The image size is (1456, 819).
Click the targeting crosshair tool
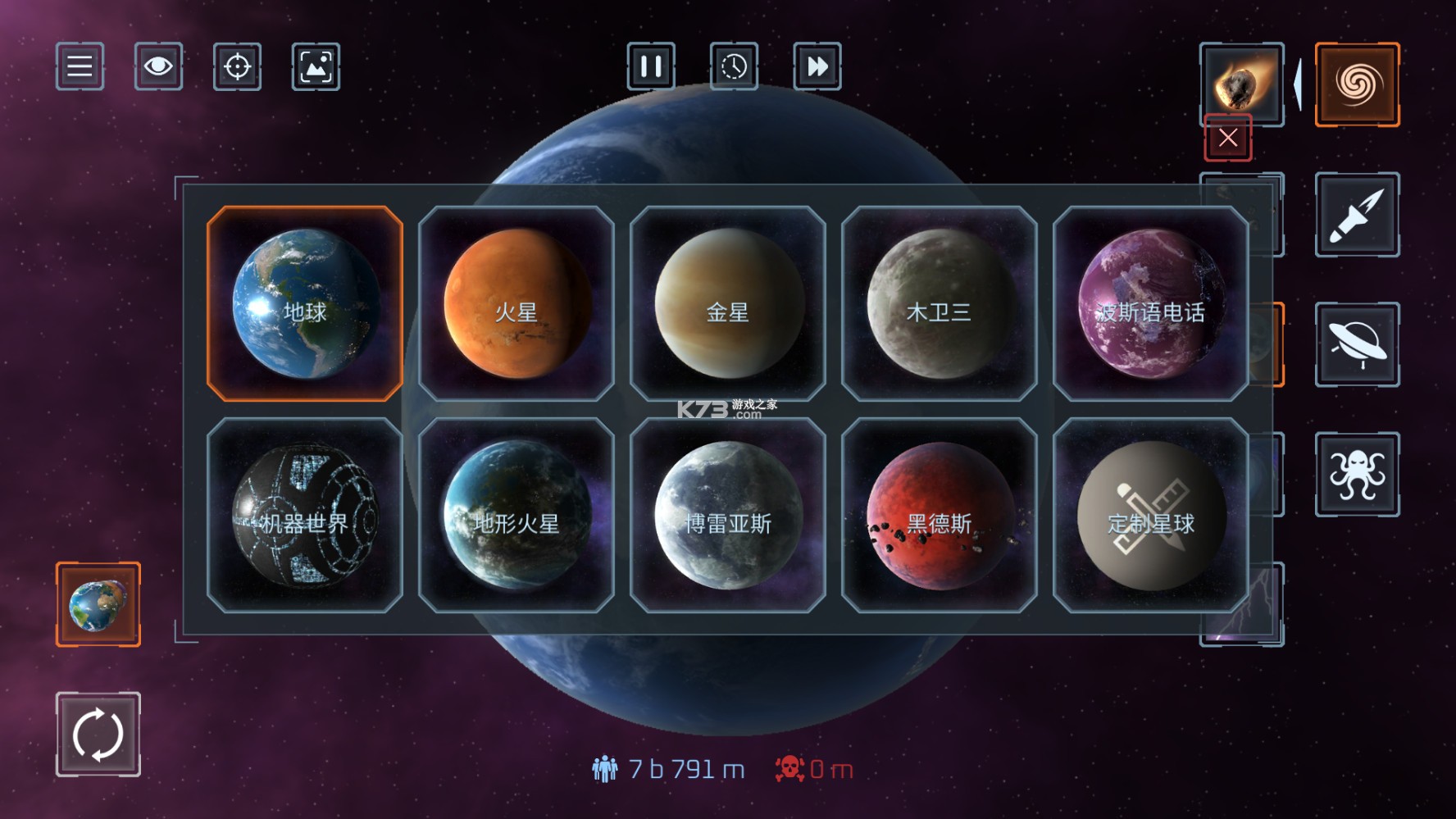[236, 67]
